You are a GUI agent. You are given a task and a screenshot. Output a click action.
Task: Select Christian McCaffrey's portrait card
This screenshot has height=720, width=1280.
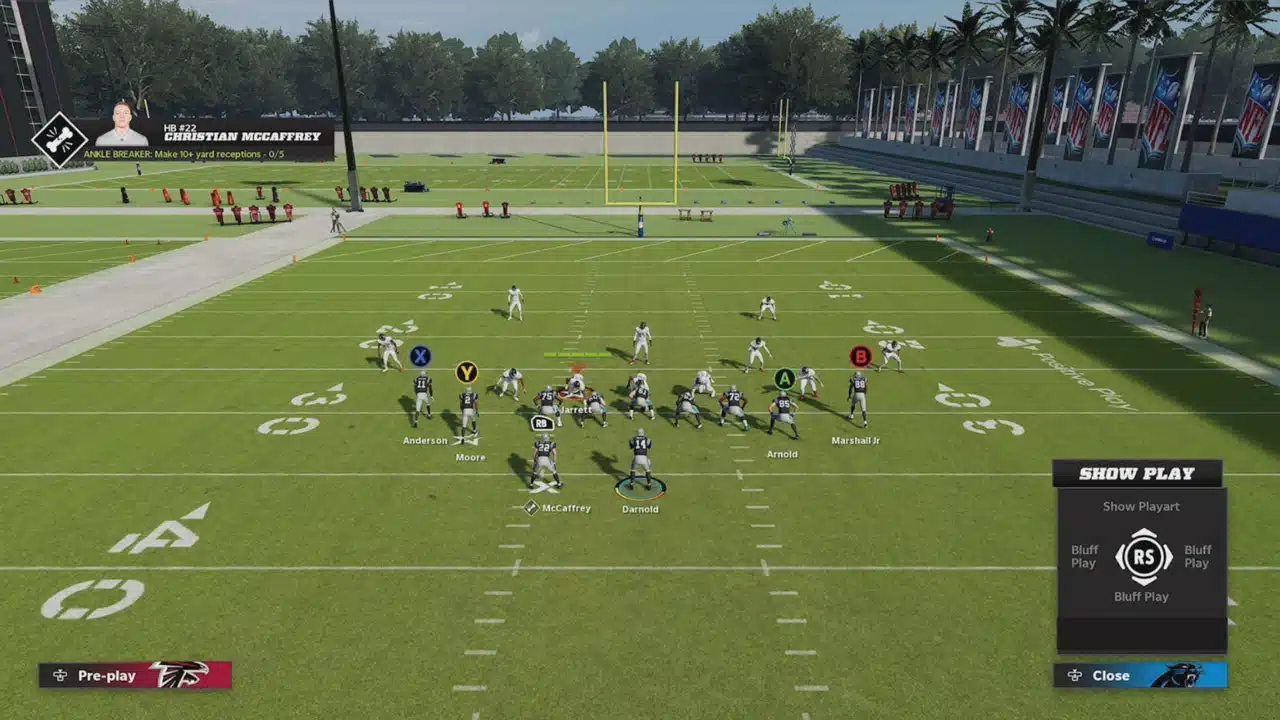click(x=122, y=125)
